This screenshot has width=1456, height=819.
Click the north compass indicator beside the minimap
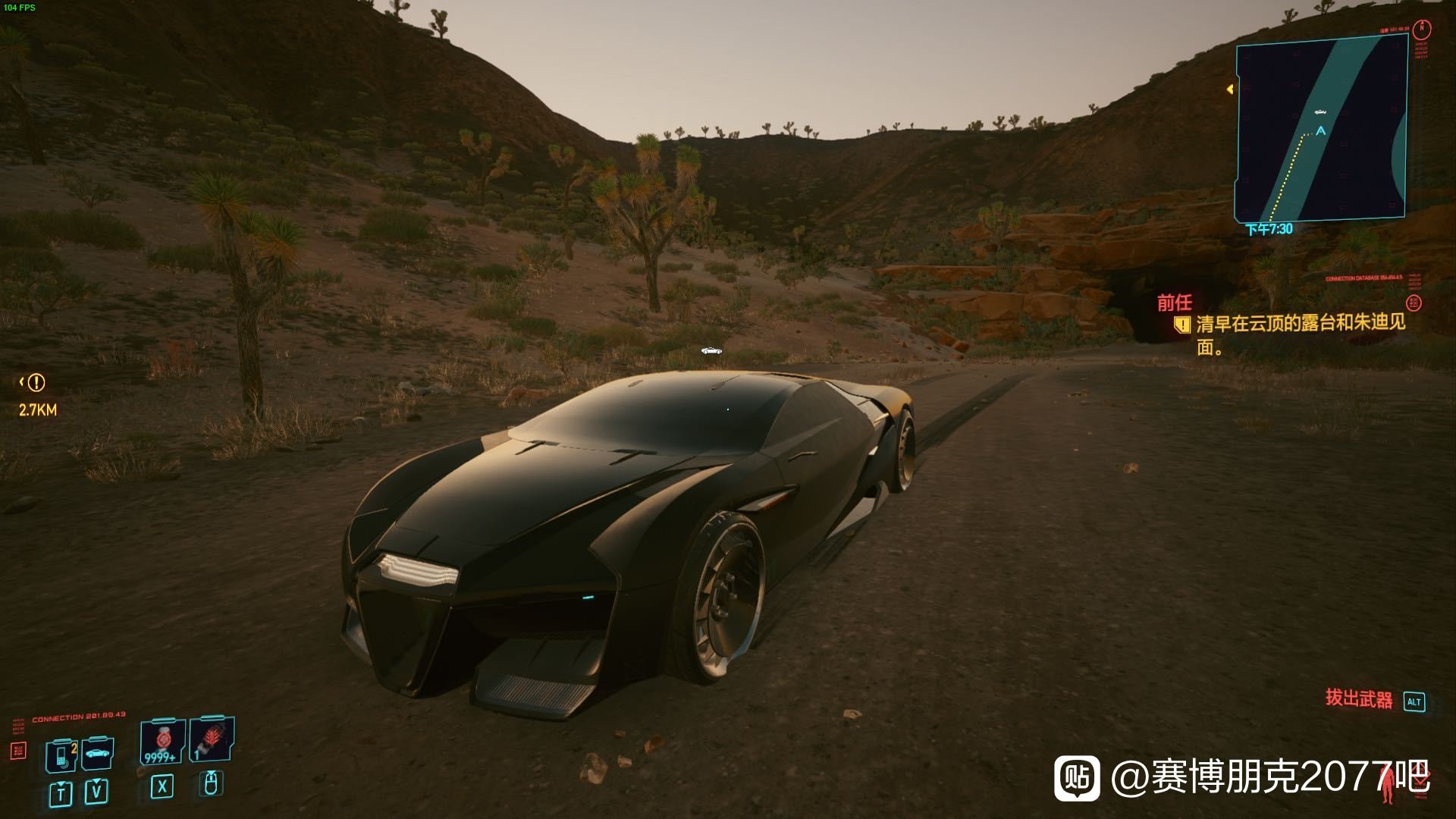pyautogui.click(x=1423, y=30)
